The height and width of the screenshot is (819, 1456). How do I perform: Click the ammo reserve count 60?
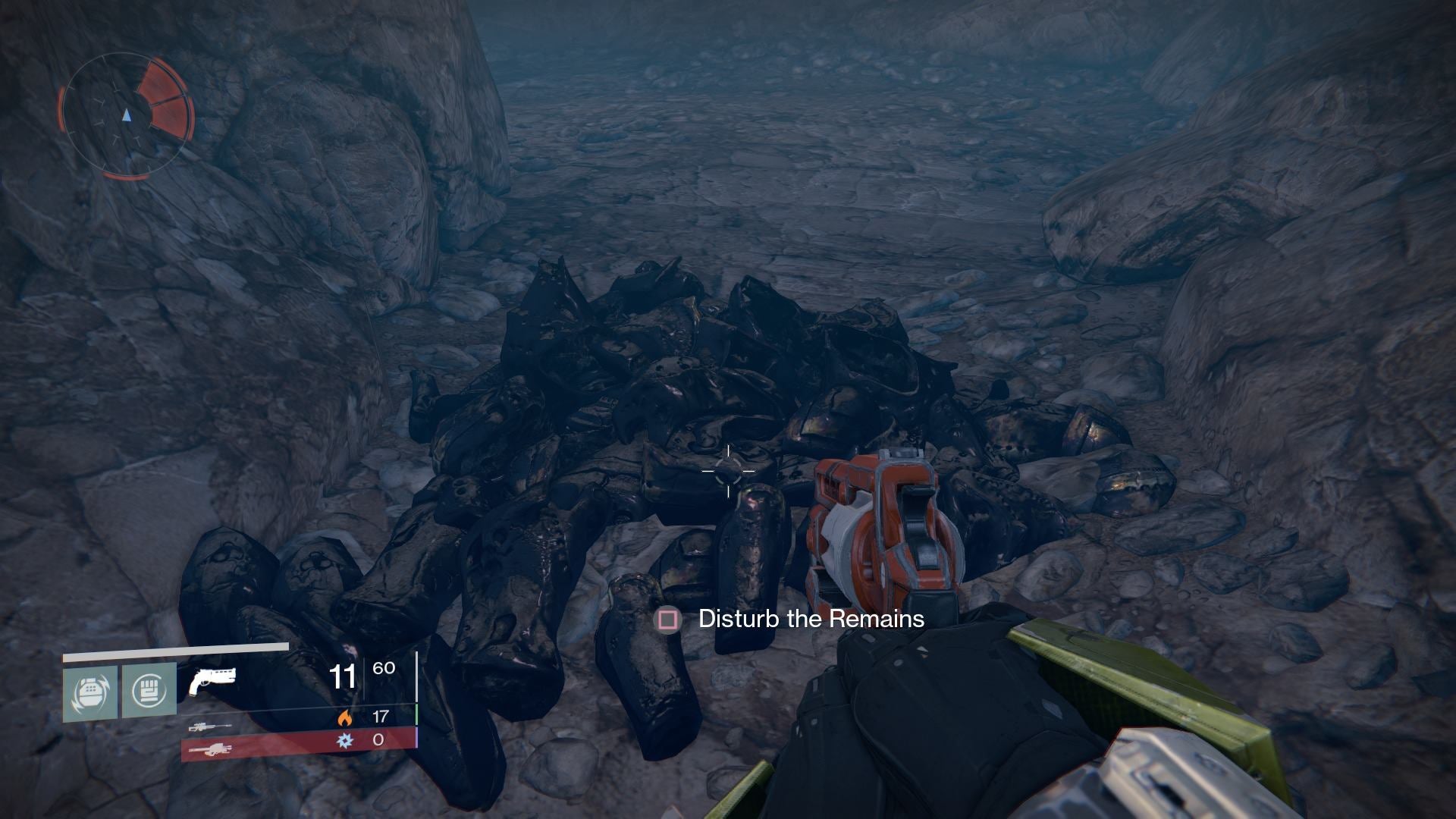tap(384, 668)
